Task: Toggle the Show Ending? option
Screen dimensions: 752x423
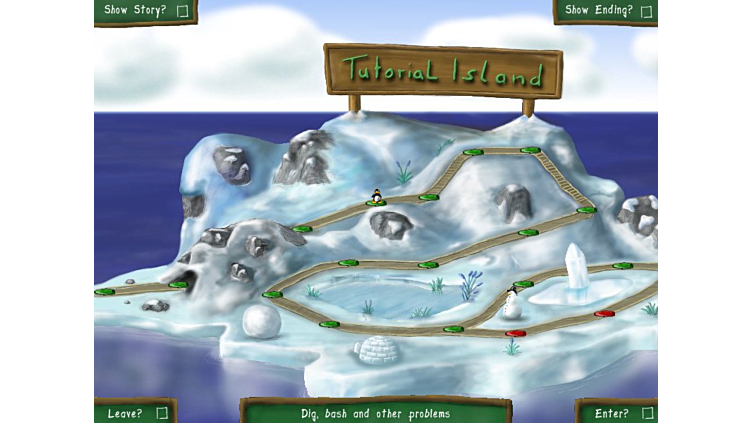Action: (646, 11)
